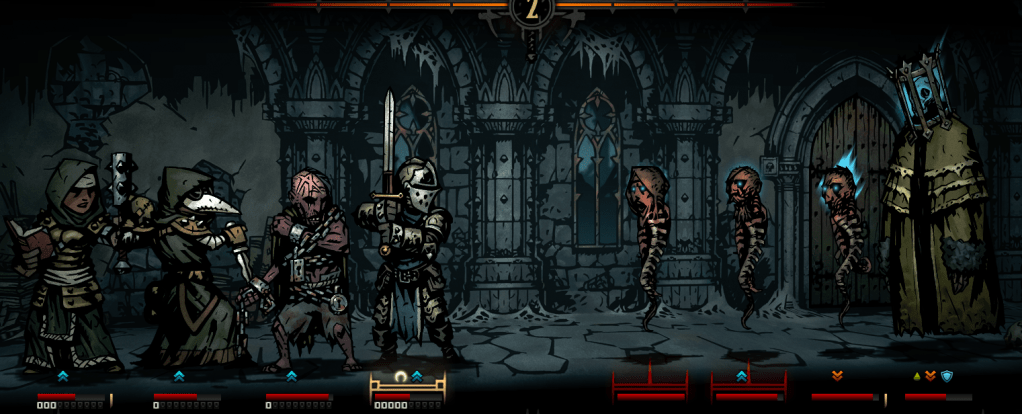Viewport: 1022px width, 414px height.
Task: Inspect the Collector's blue shield status icon
Action: point(947,376)
